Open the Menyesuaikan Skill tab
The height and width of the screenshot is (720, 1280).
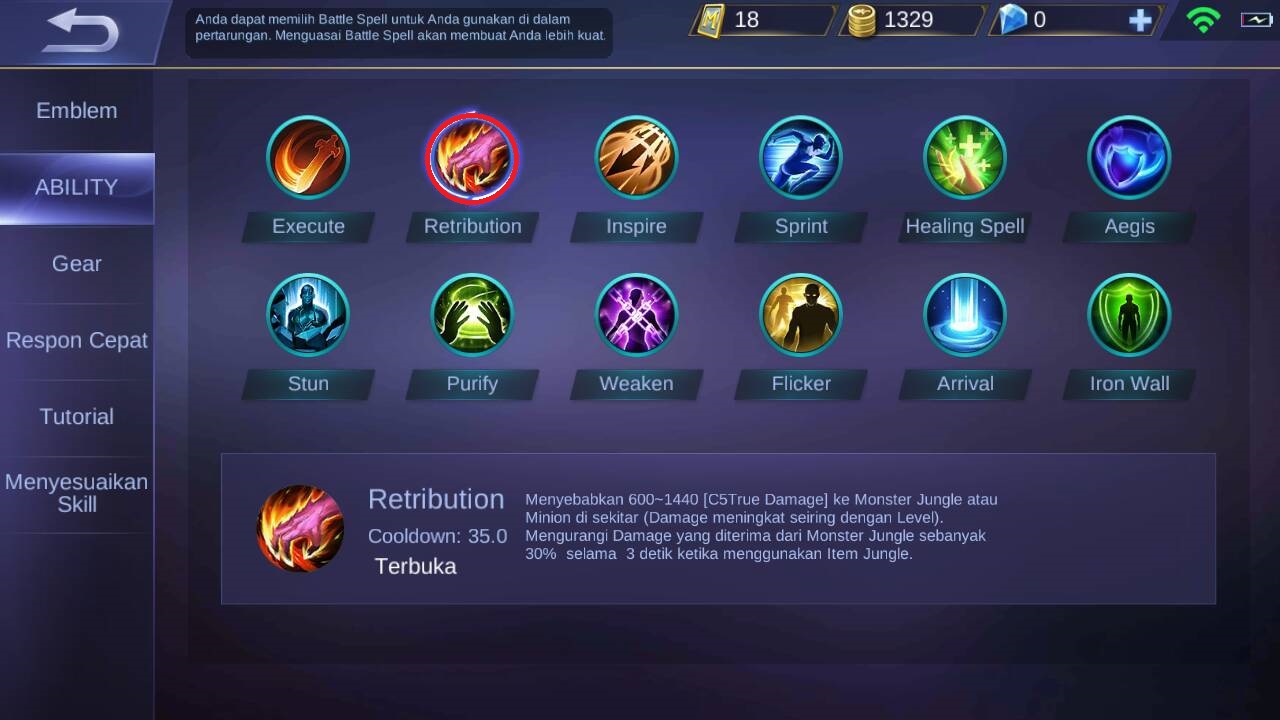(x=77, y=493)
